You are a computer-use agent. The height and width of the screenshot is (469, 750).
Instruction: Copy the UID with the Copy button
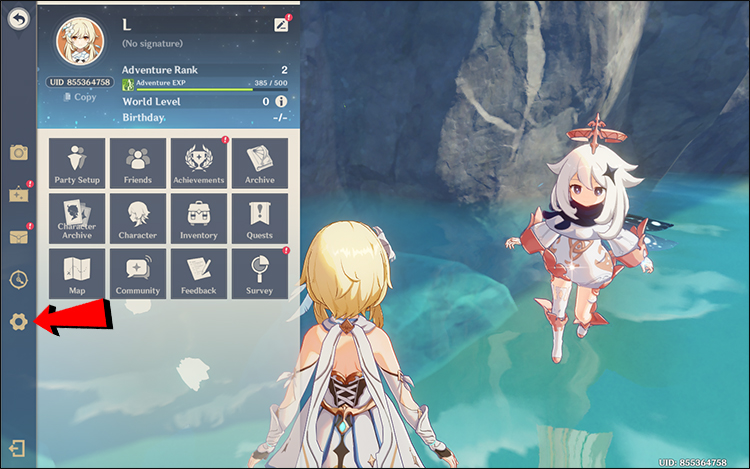tap(80, 97)
